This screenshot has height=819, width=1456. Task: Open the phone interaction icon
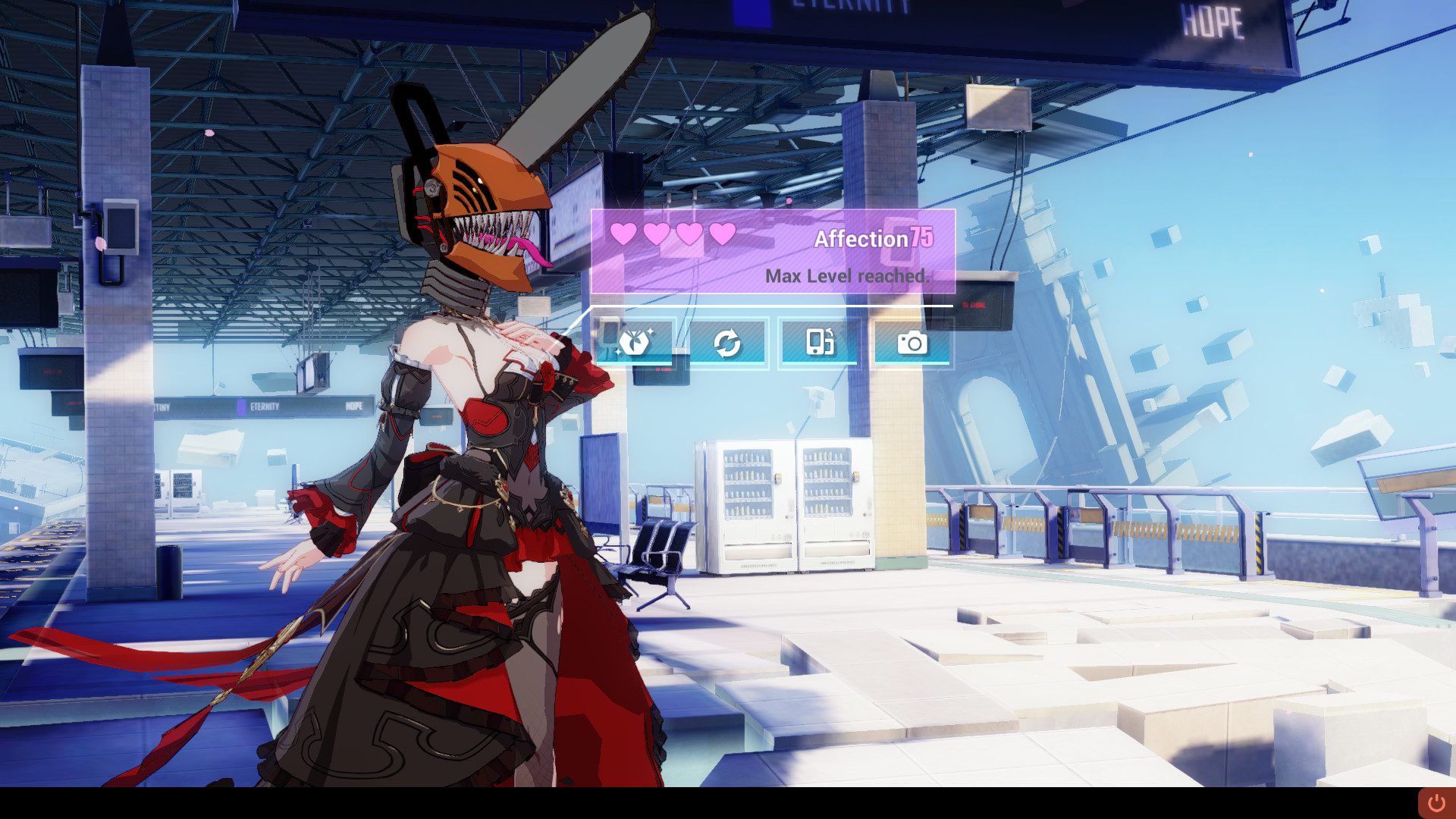click(821, 343)
